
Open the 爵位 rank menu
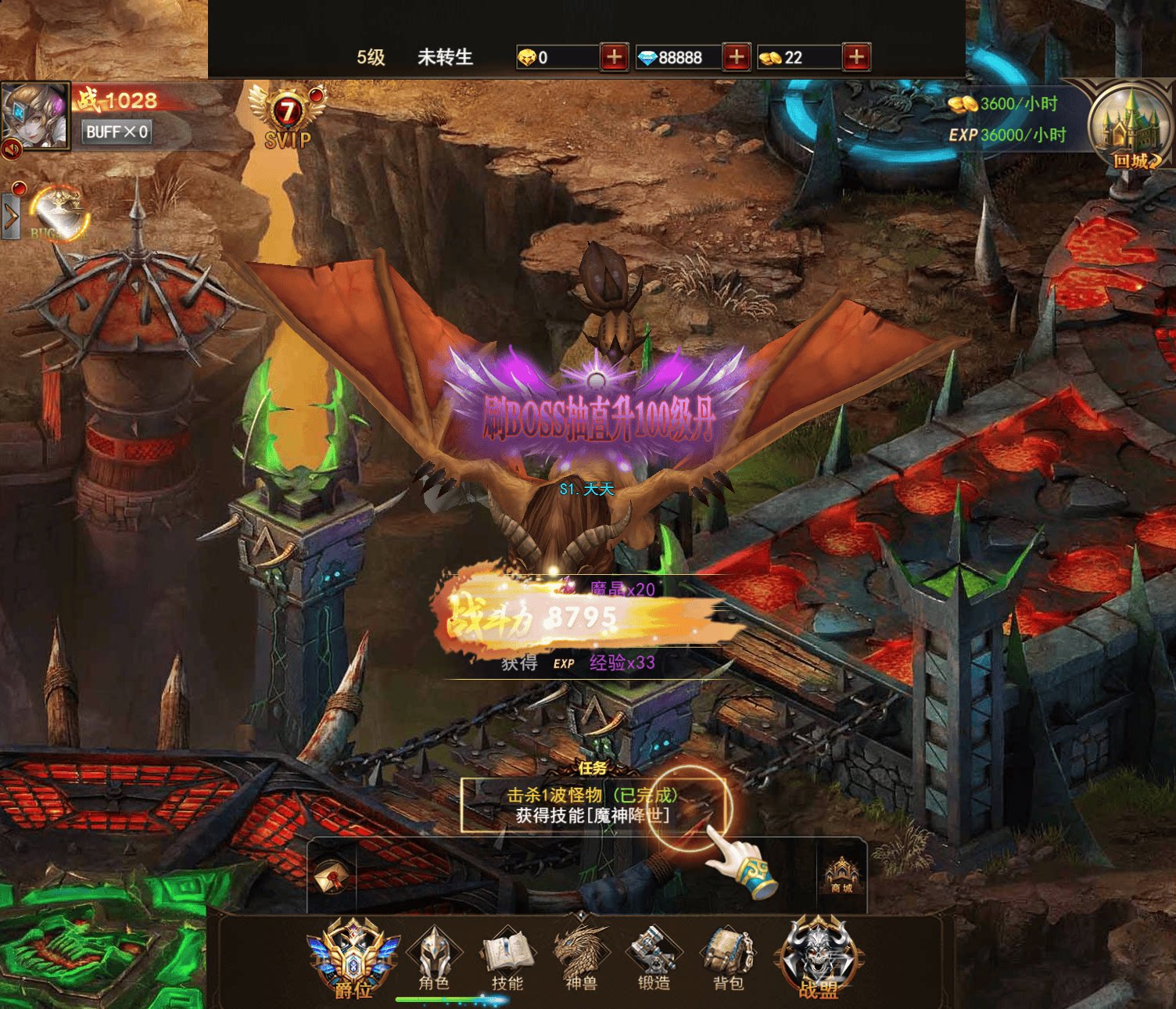click(x=353, y=958)
